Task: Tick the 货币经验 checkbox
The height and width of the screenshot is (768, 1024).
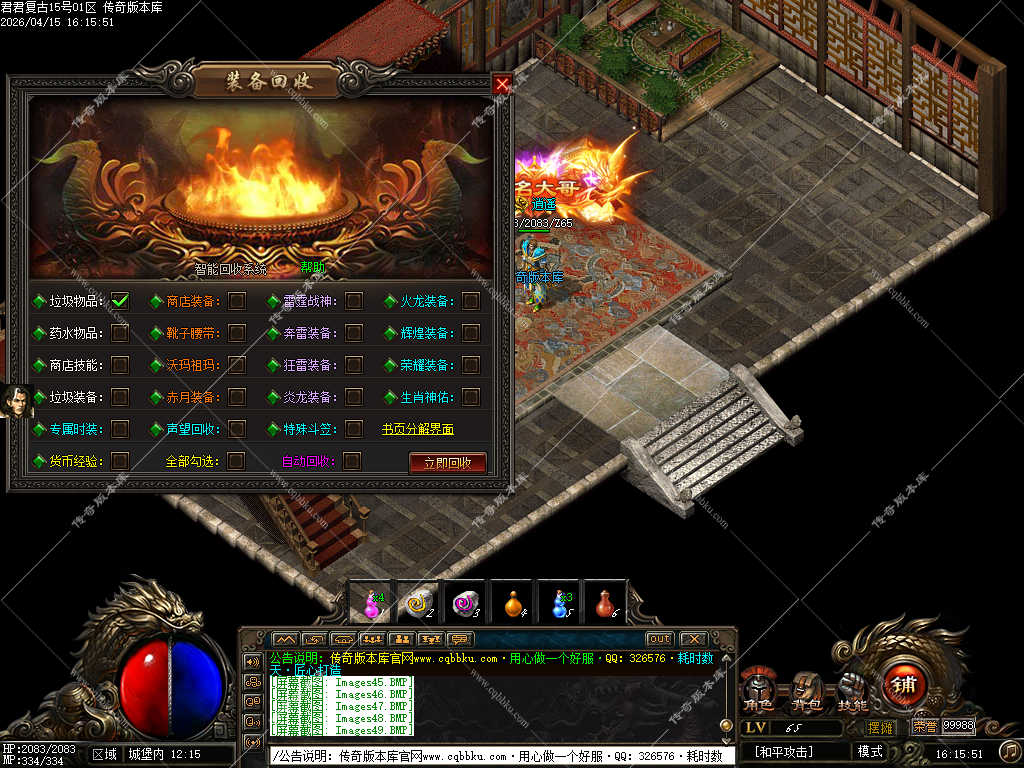Action: pos(120,461)
